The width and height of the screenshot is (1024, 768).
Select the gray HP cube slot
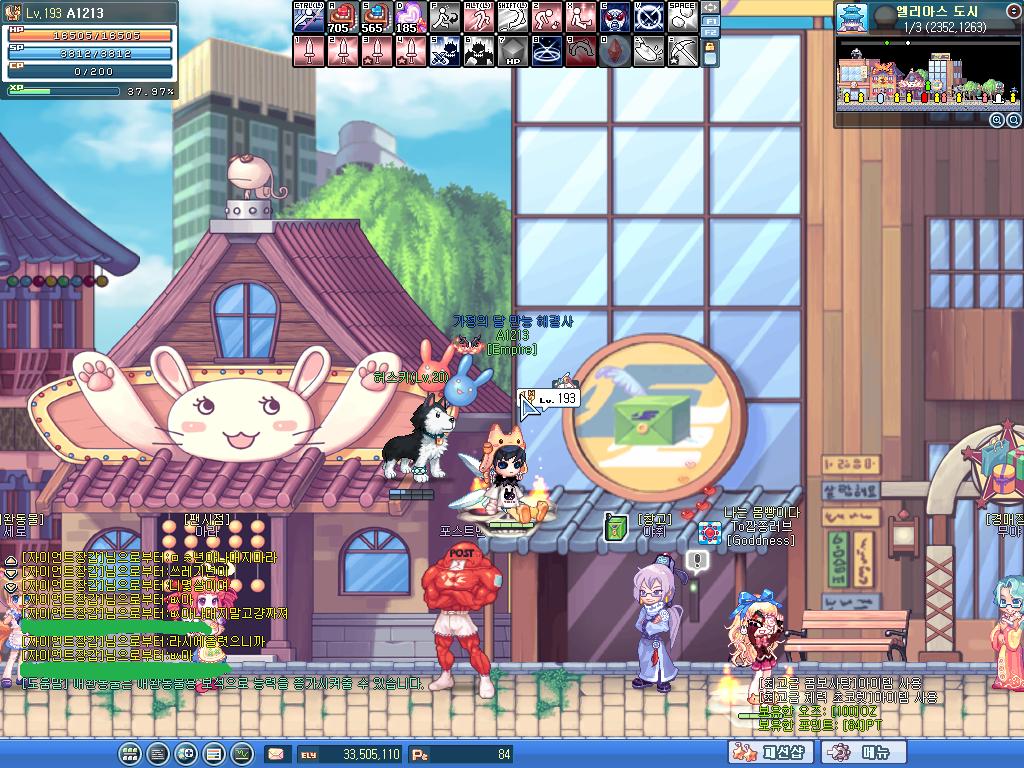[511, 51]
